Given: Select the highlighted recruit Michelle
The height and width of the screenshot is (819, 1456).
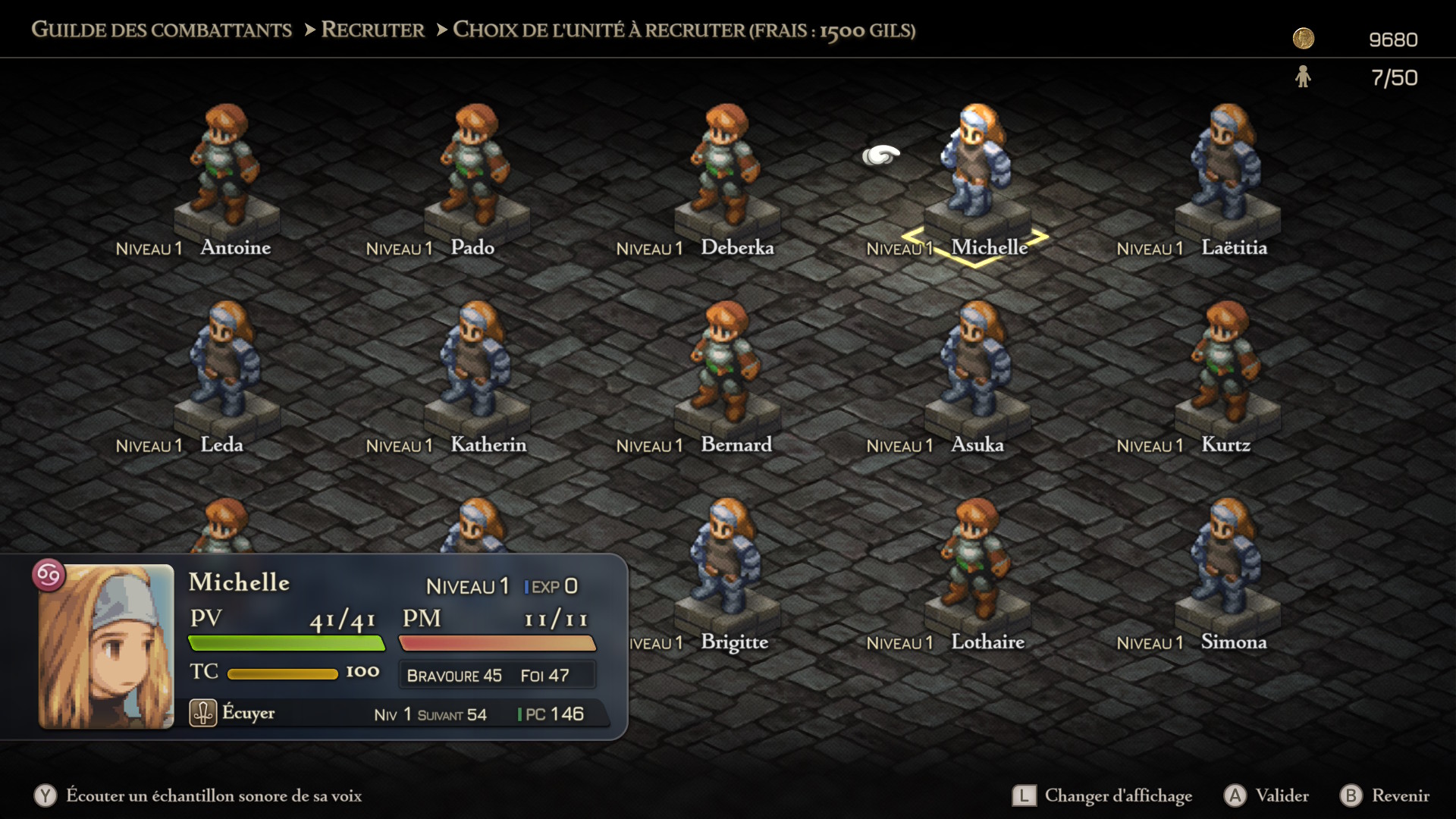Looking at the screenshot, I should click(x=974, y=167).
